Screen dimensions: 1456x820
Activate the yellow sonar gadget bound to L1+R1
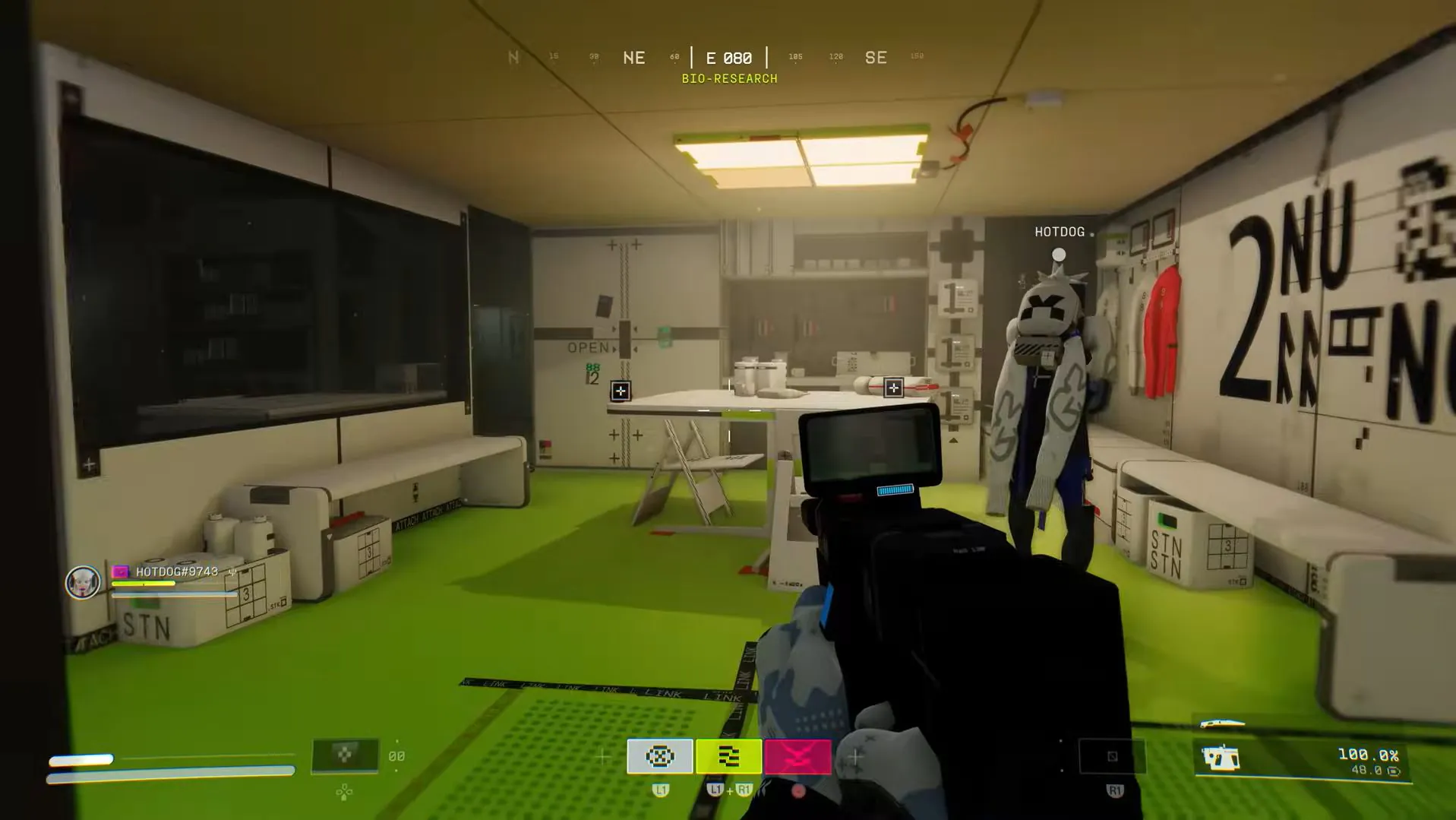[x=728, y=756]
